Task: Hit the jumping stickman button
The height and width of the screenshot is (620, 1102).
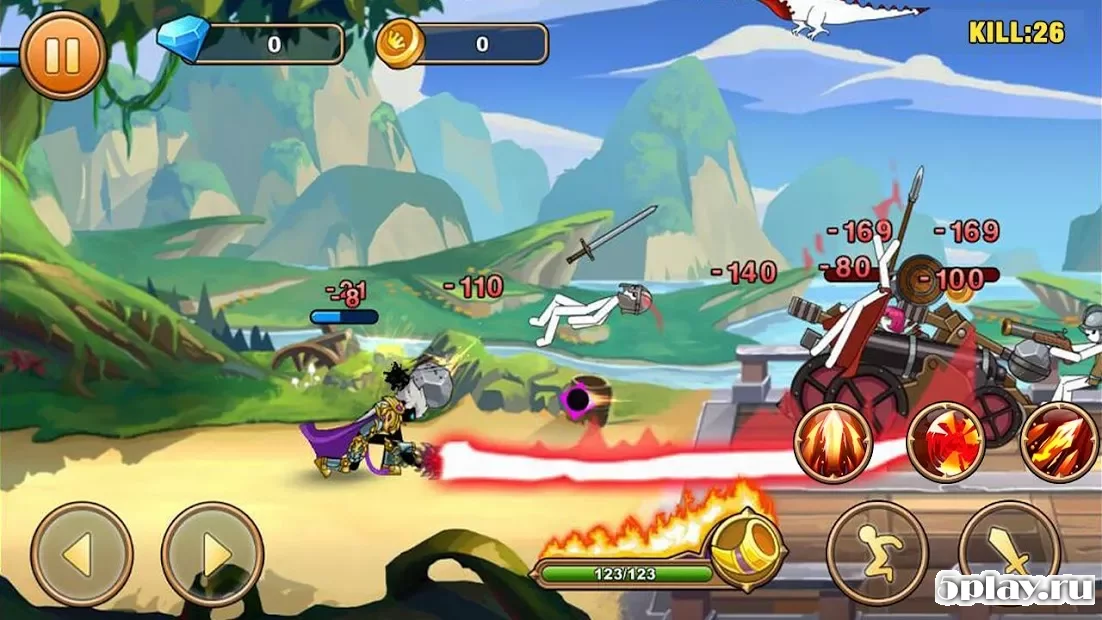Action: [x=877, y=552]
